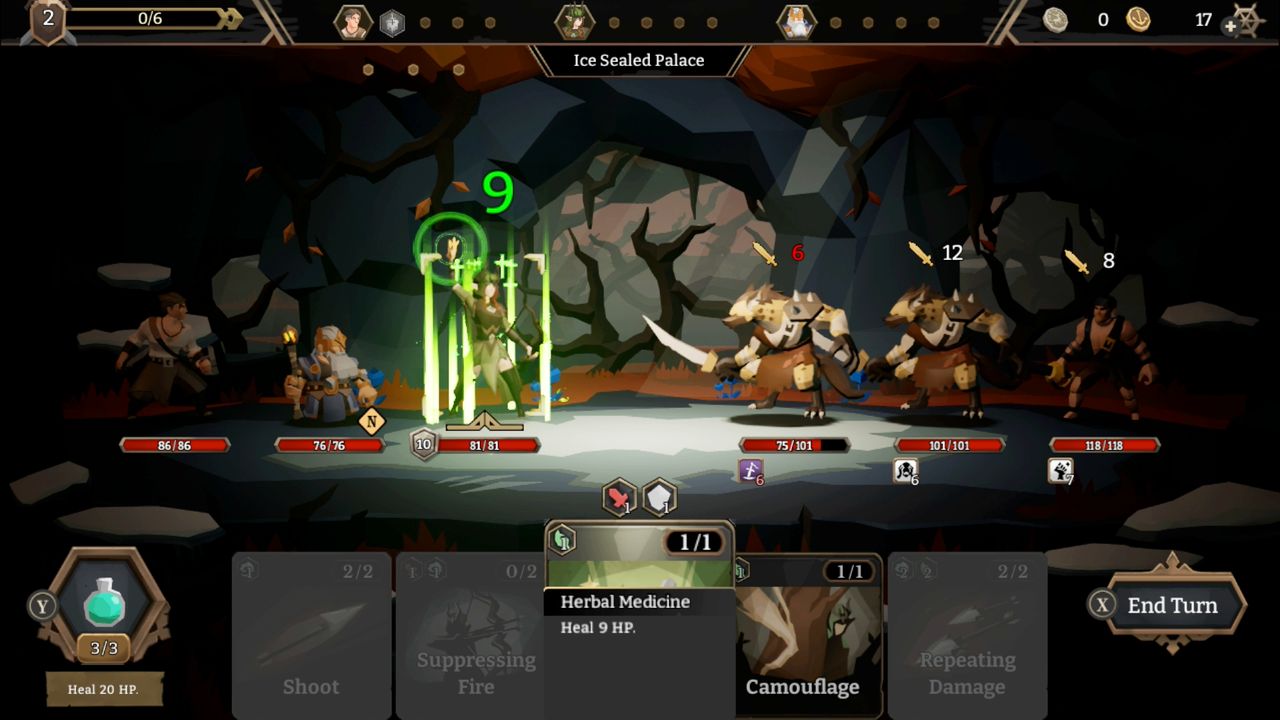The width and height of the screenshot is (1280, 720).
Task: Select the leftmost hero portrait in top bar
Action: point(352,21)
